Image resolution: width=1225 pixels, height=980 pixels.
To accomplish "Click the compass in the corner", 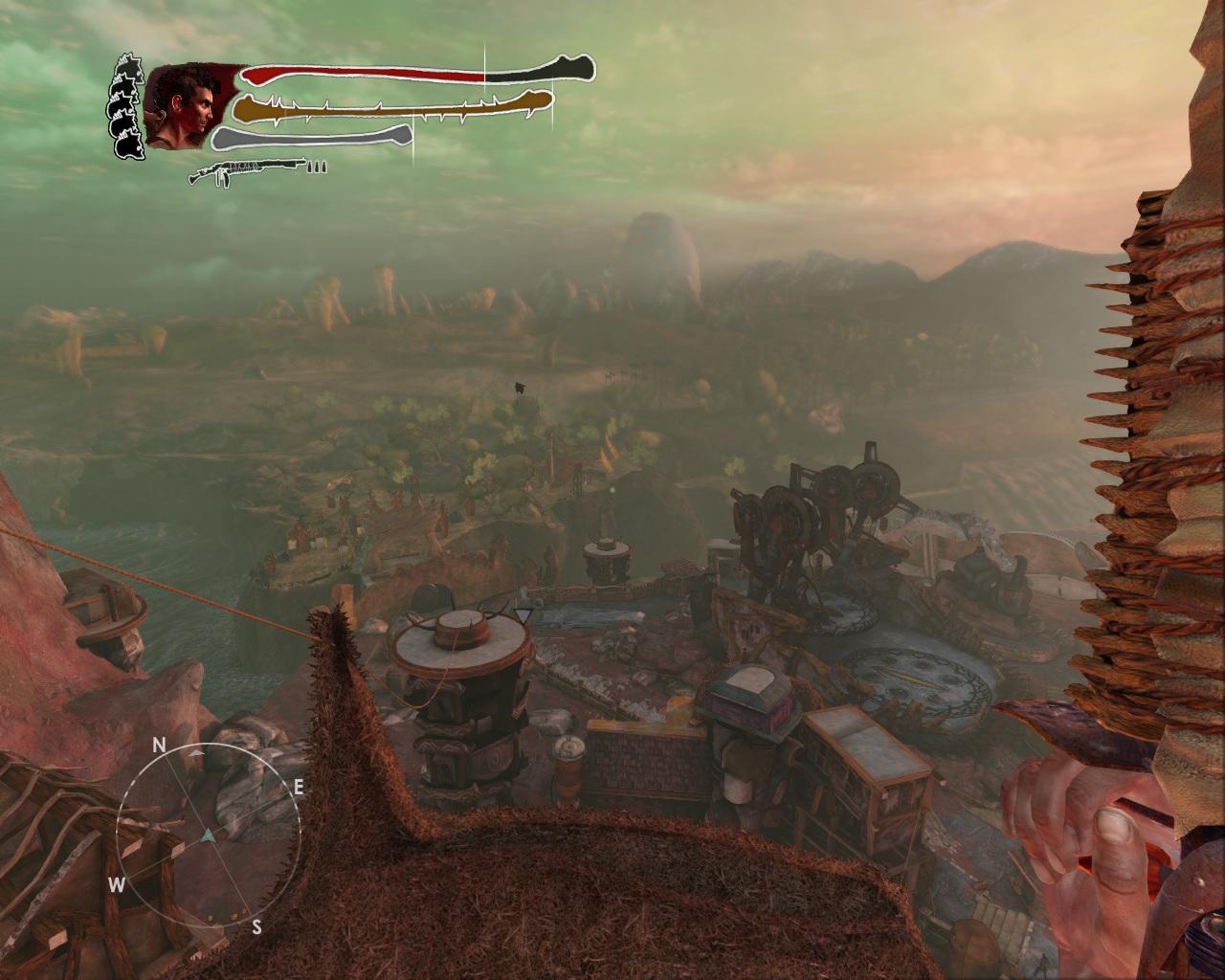I will [x=209, y=835].
